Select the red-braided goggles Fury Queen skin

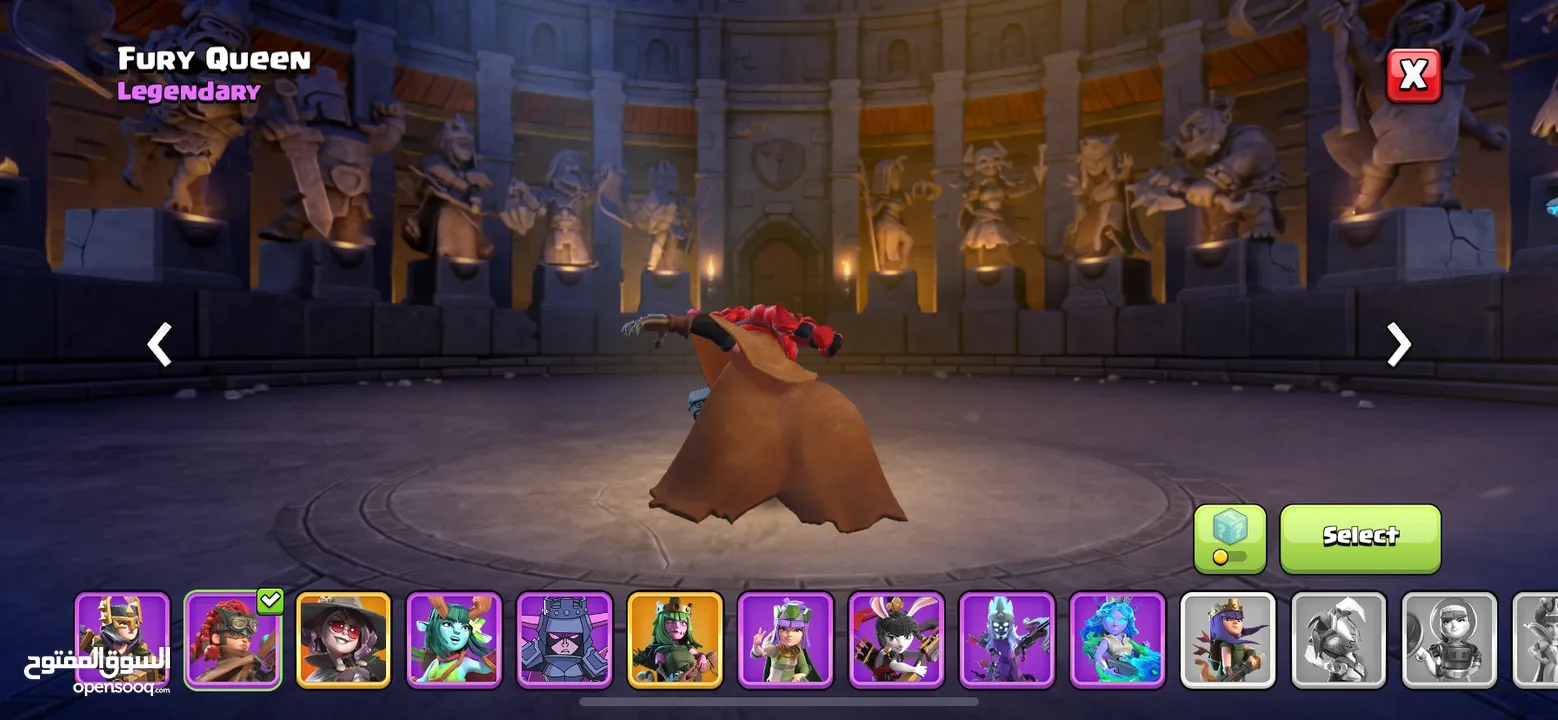tap(233, 640)
